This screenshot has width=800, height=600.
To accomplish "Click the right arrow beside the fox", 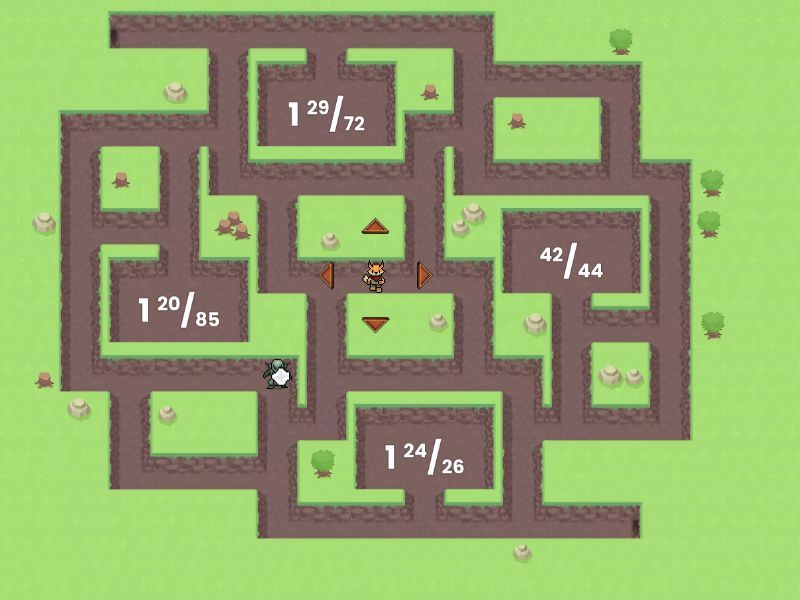I will coord(424,274).
